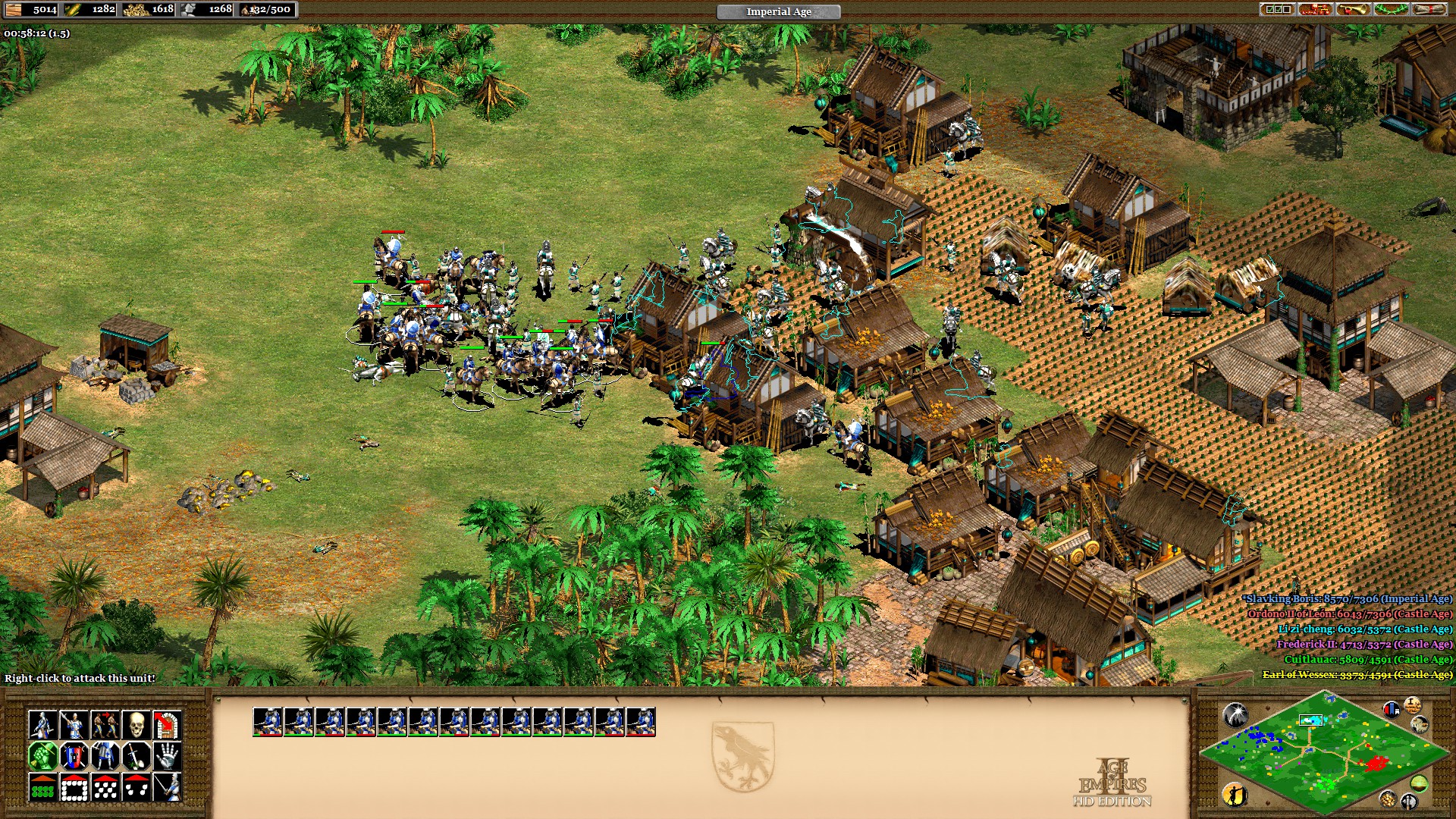This screenshot has width=1456, height=819.
Task: Choose the green line formation icon
Action: point(43,787)
